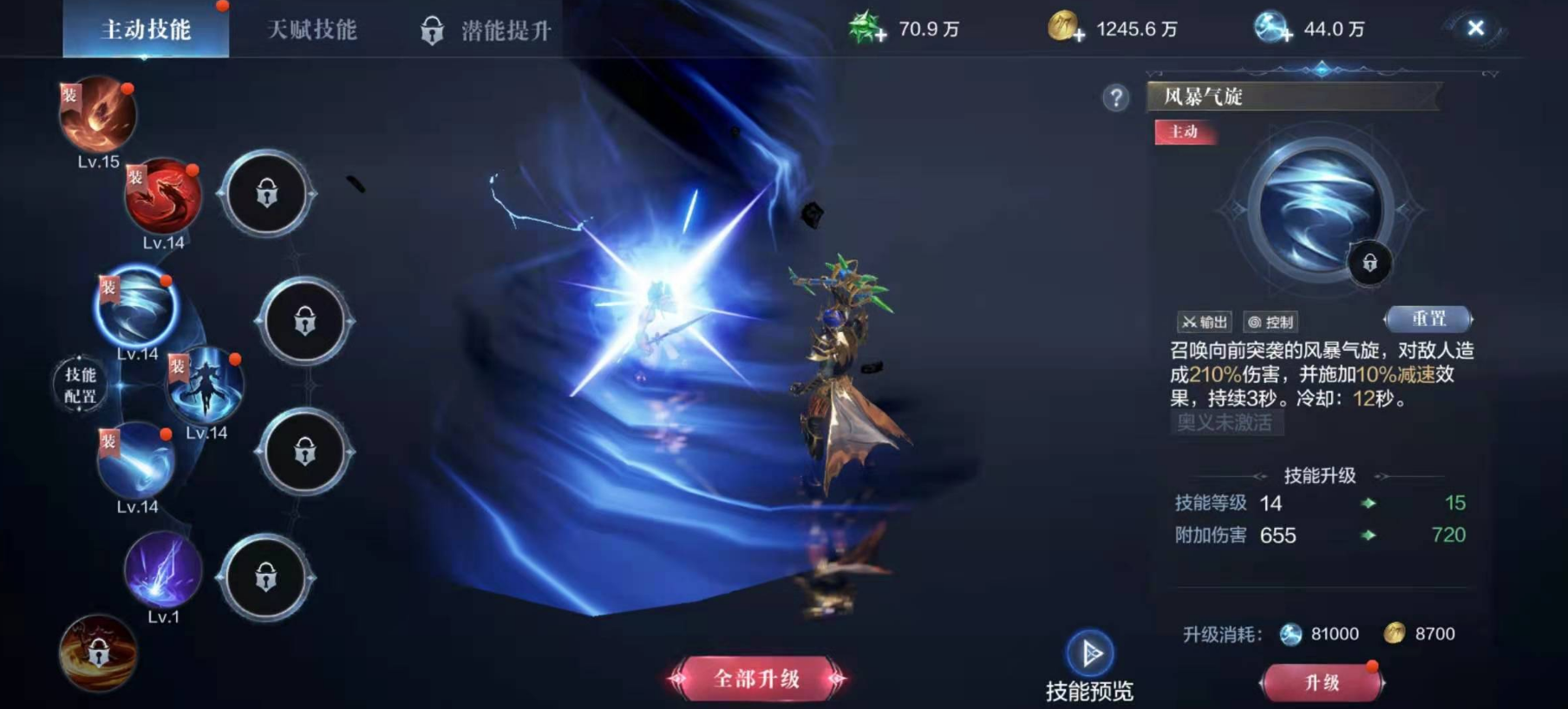The width and height of the screenshot is (1568, 709).
Task: Click the 升级 upgrade button
Action: click(1321, 682)
